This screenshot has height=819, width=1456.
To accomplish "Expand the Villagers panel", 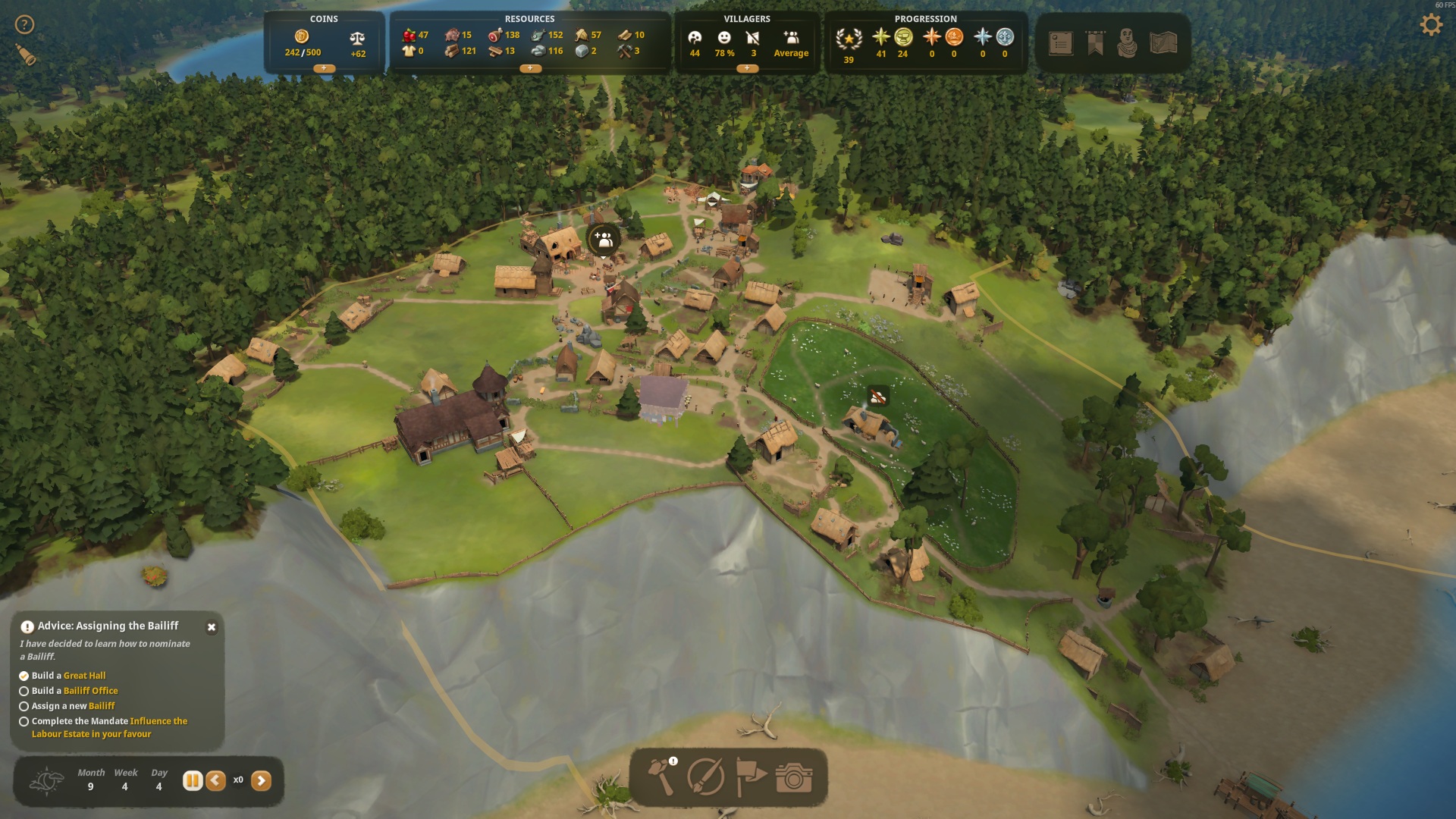I will pyautogui.click(x=746, y=68).
